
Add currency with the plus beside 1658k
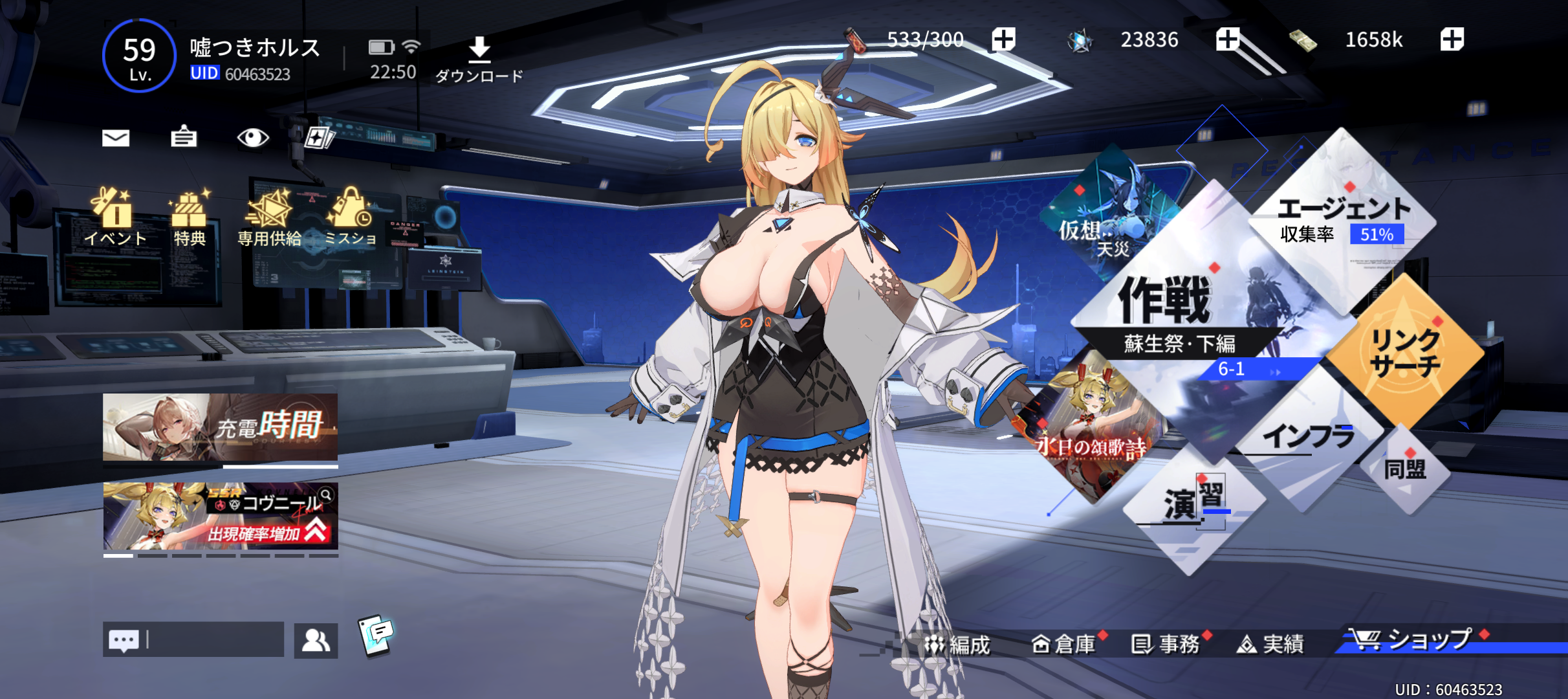(1452, 39)
